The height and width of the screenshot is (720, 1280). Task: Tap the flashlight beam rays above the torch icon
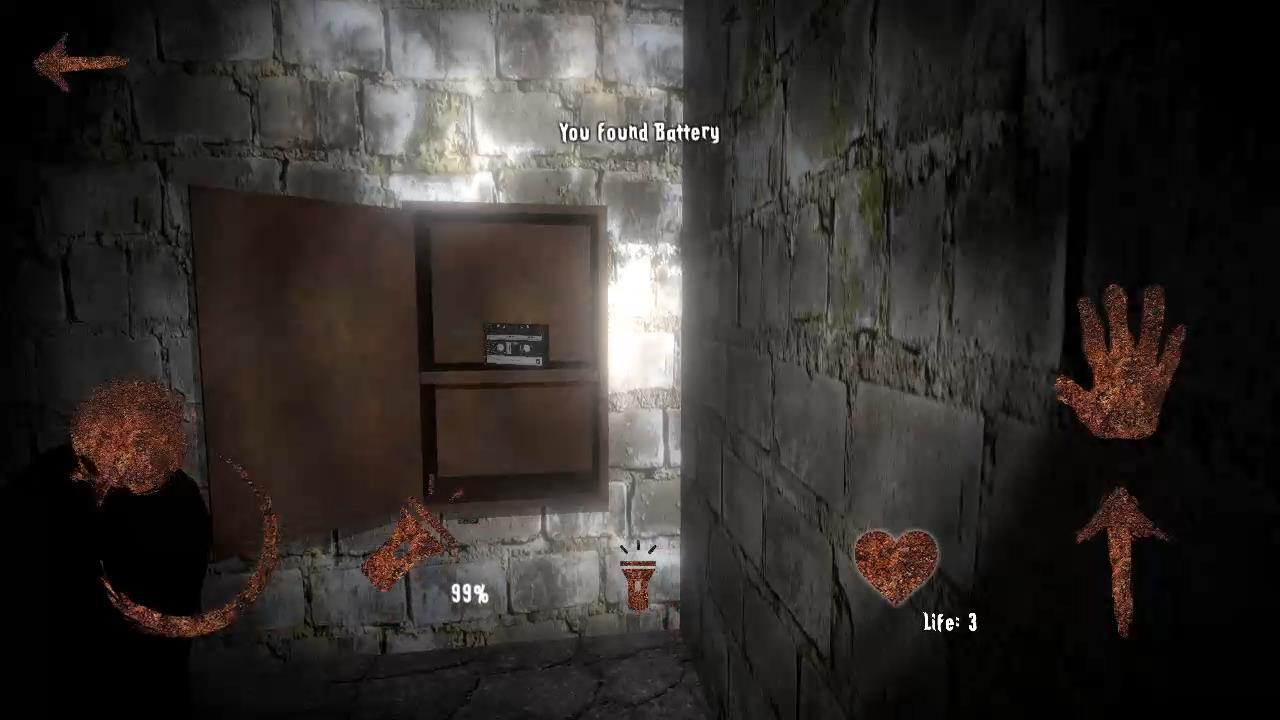tap(637, 550)
